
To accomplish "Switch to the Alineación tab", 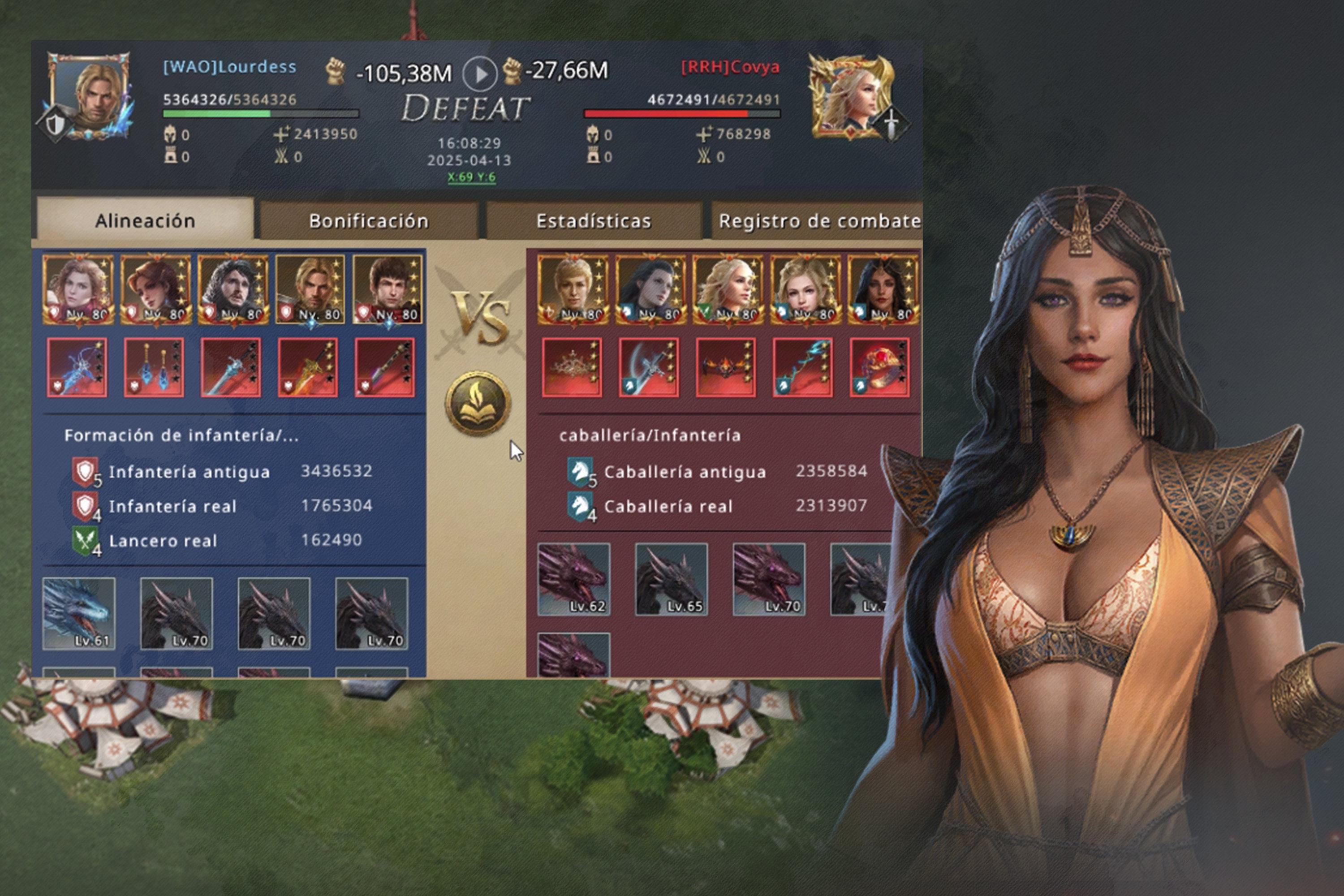I will point(145,220).
